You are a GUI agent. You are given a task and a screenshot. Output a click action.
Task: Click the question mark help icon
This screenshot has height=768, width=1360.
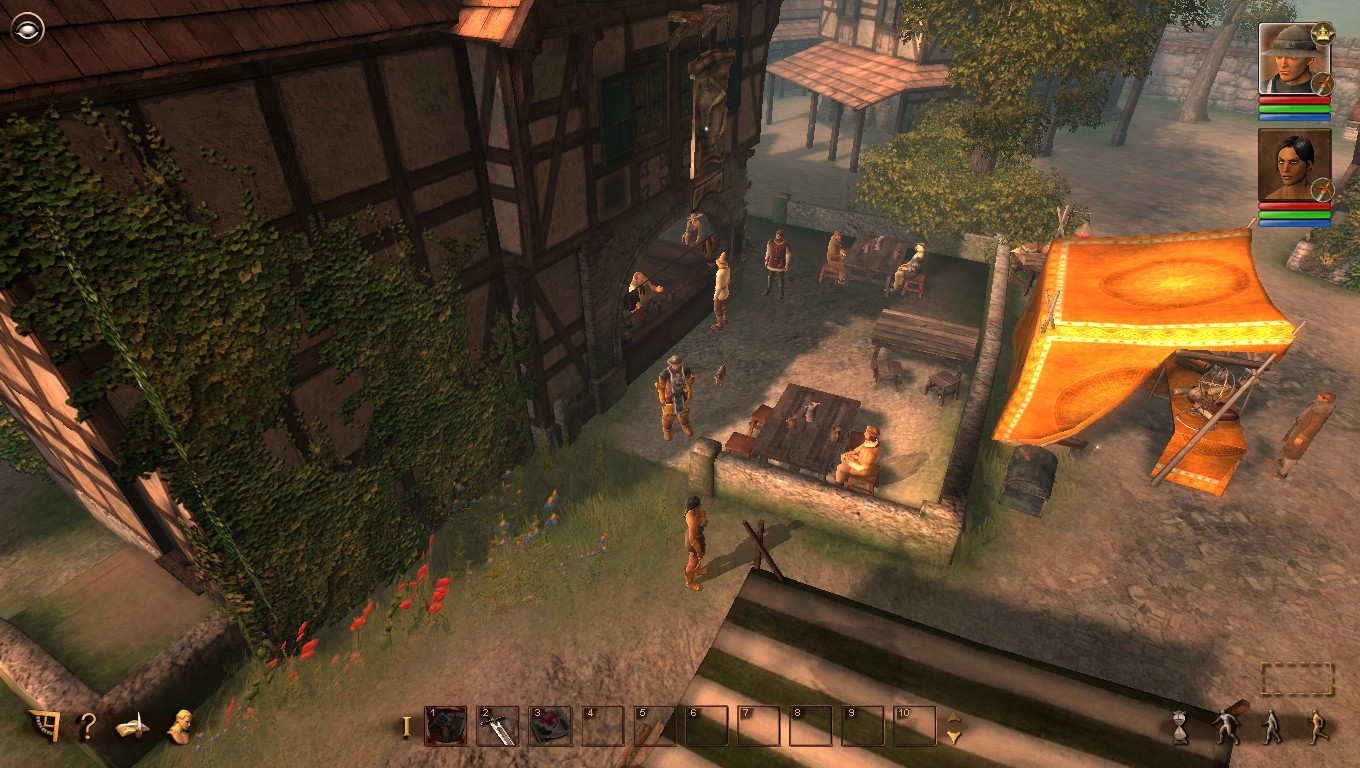click(x=85, y=725)
